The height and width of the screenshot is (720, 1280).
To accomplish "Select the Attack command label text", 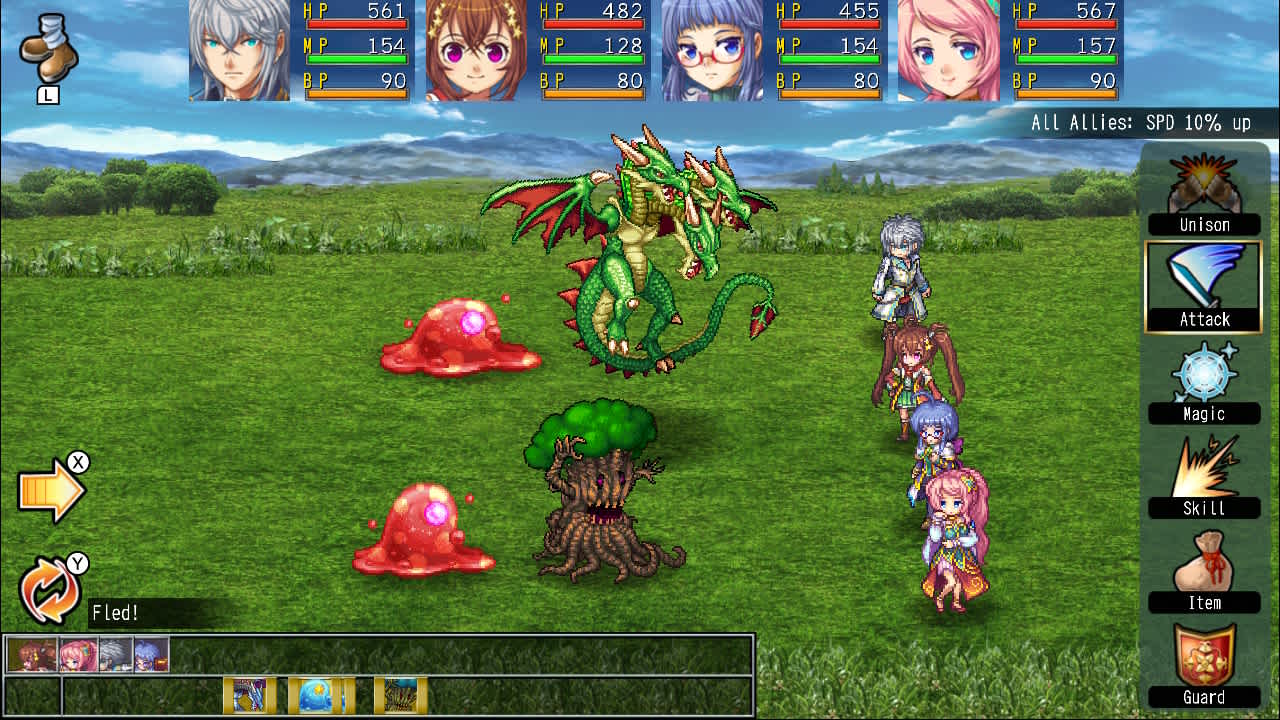I will click(x=1204, y=319).
